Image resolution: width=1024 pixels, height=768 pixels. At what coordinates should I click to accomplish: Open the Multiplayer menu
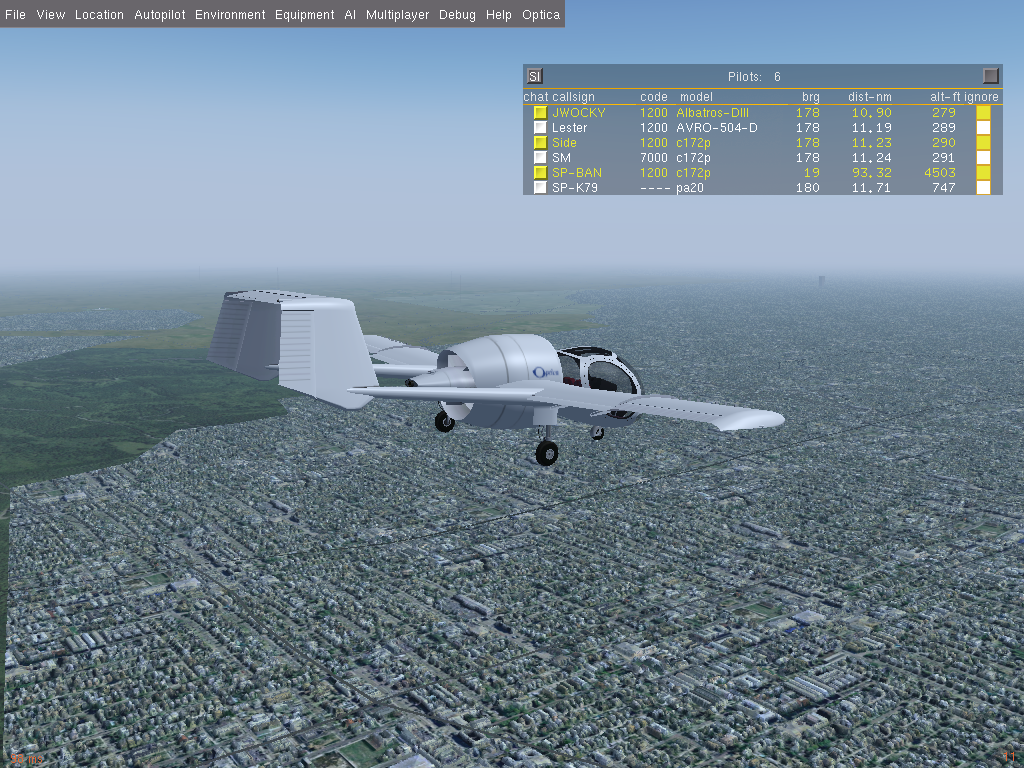click(397, 15)
